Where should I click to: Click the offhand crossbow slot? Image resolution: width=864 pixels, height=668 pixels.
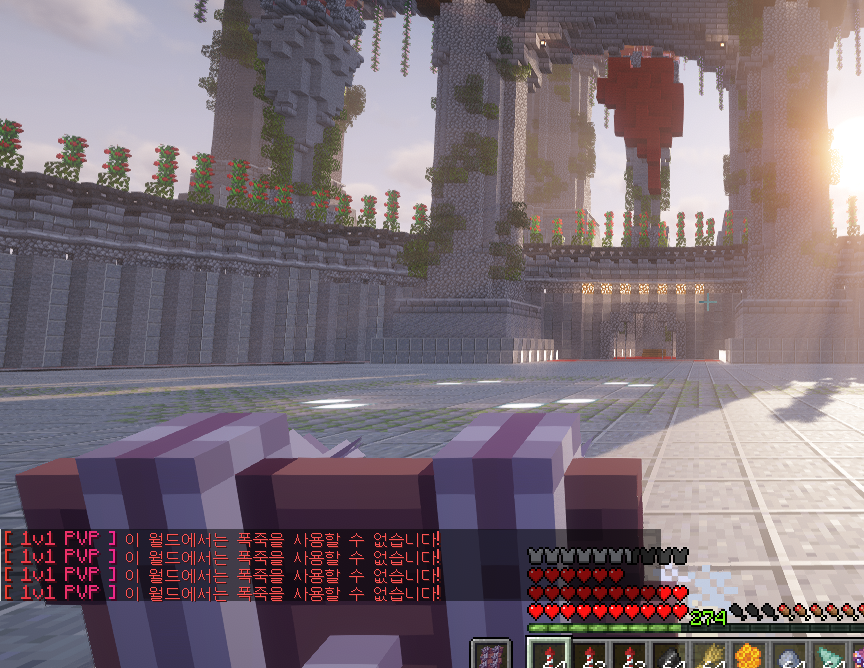490,655
